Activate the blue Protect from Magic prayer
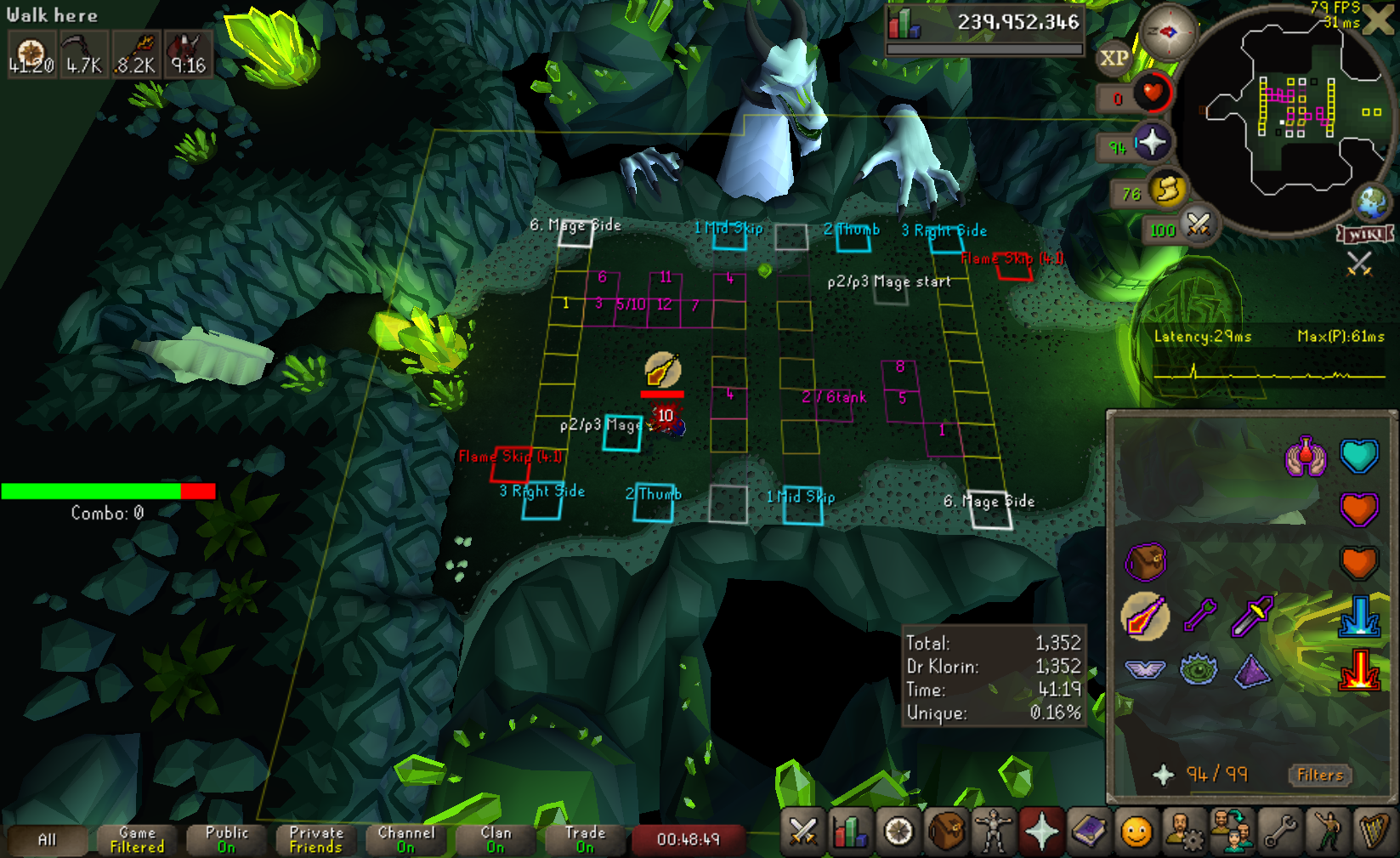This screenshot has width=1400, height=858. point(1358,617)
